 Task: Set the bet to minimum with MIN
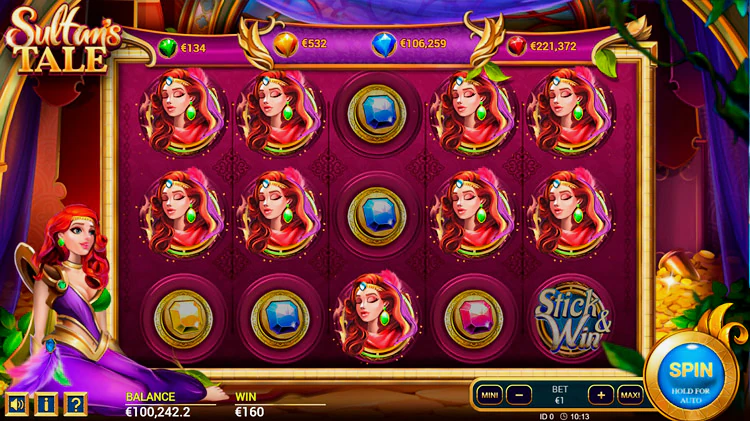[x=490, y=394]
